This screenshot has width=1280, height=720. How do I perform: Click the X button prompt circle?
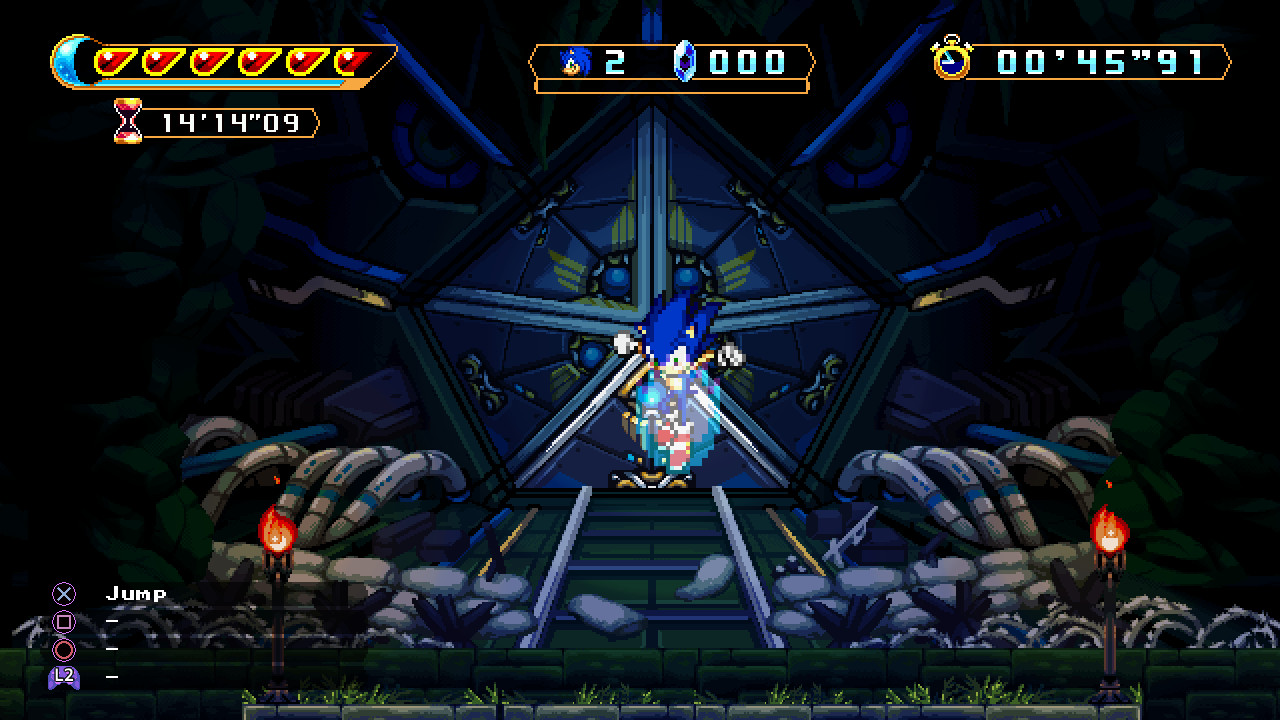click(64, 592)
